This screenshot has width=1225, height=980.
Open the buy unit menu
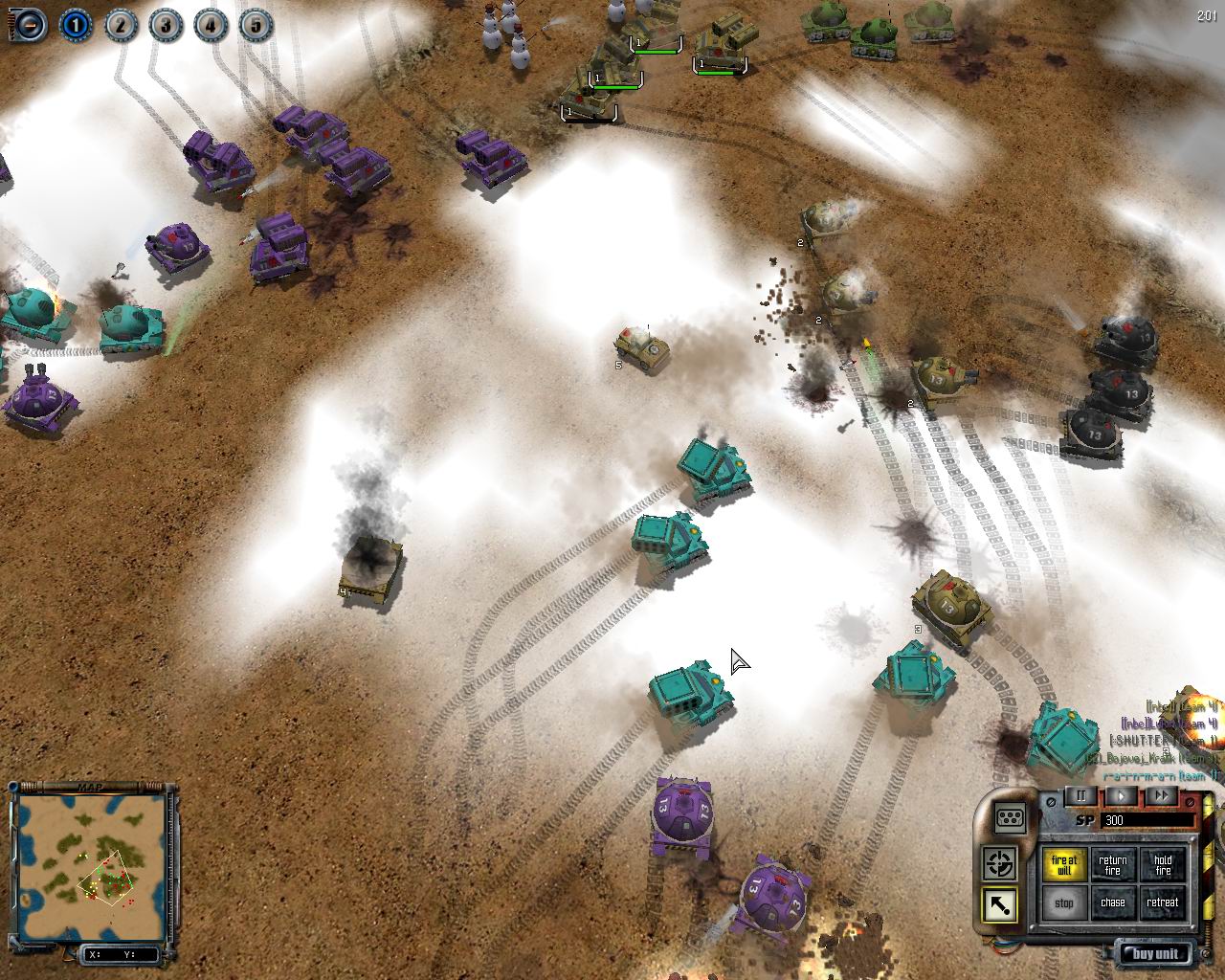pyautogui.click(x=1157, y=953)
